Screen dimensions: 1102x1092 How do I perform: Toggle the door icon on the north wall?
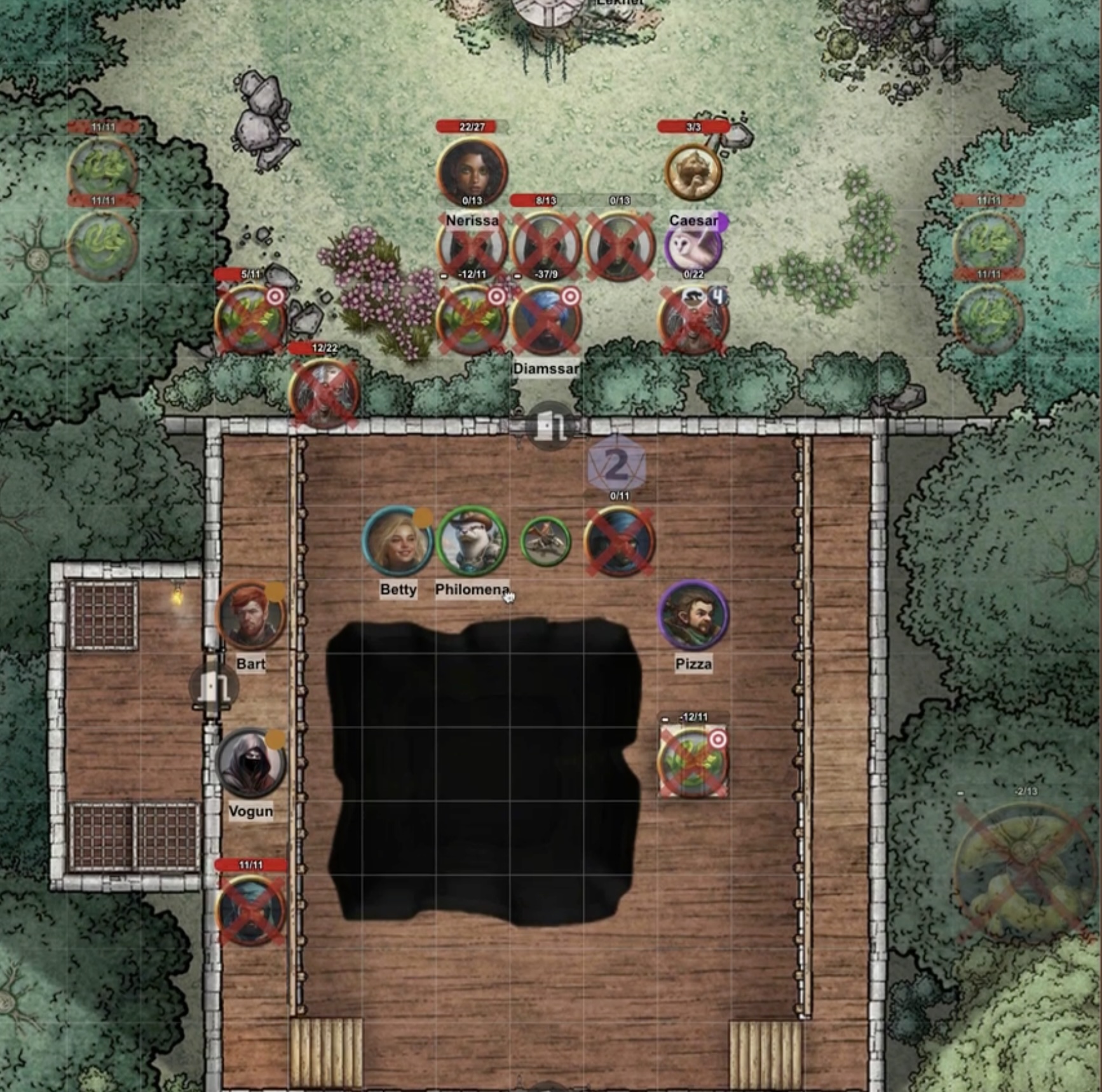click(x=550, y=425)
